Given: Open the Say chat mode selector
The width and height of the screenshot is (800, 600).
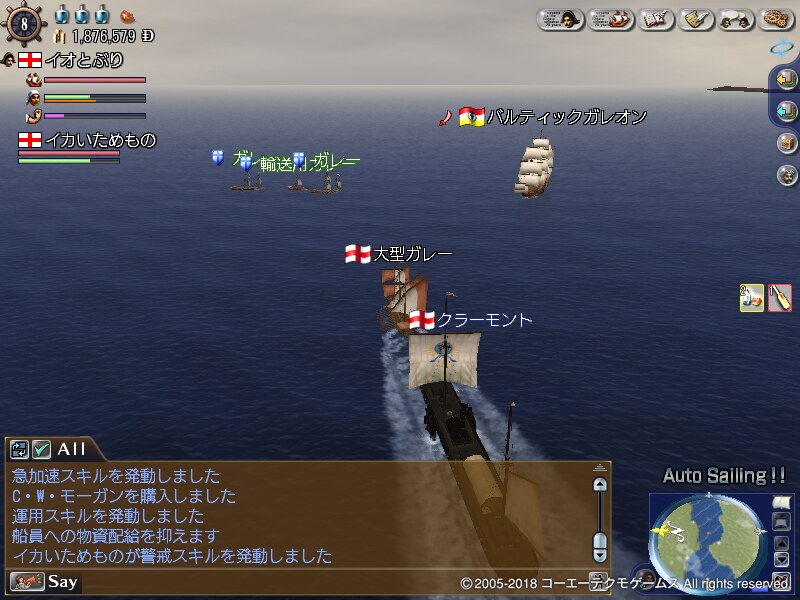Looking at the screenshot, I should point(45,581).
